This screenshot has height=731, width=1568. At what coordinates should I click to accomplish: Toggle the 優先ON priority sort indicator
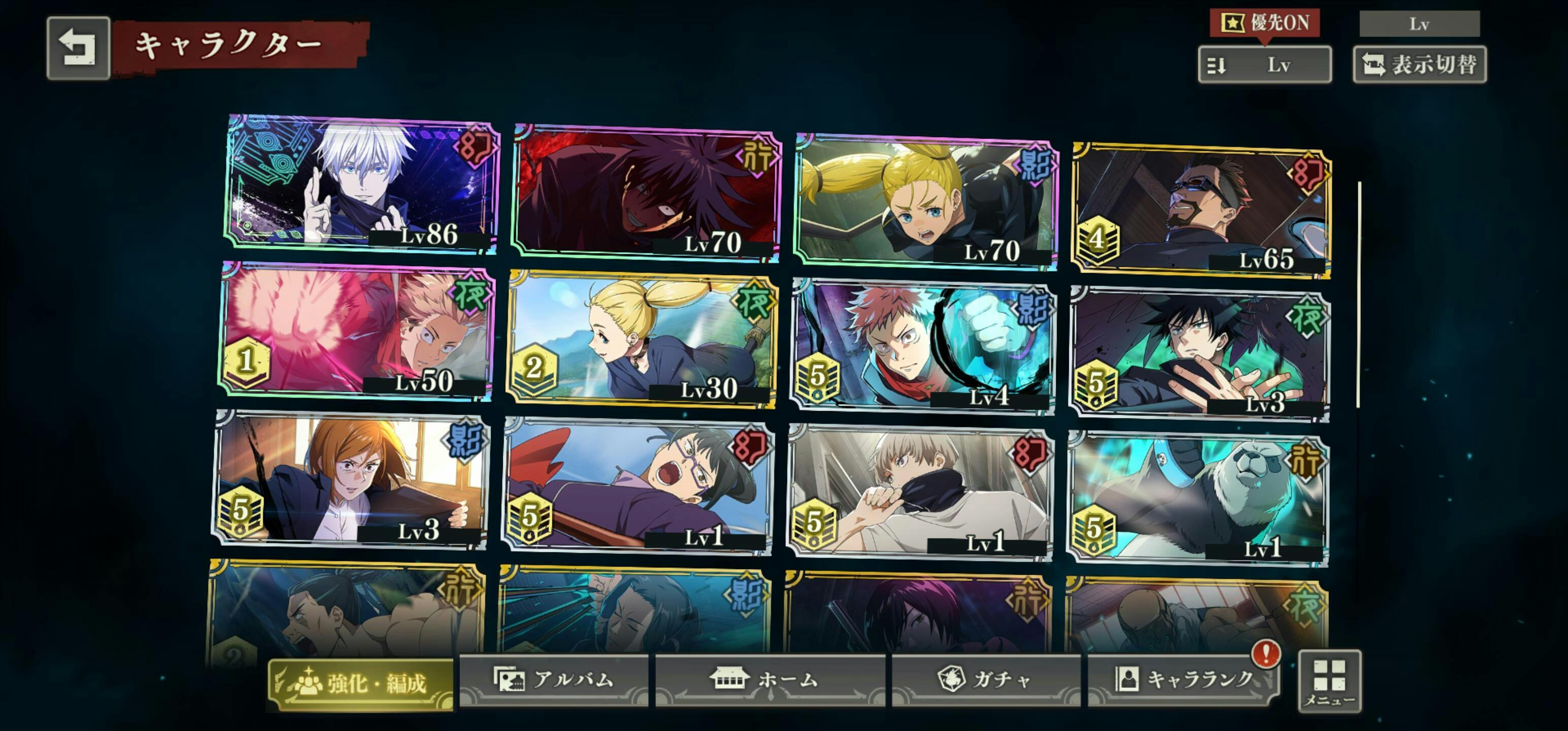pyautogui.click(x=1264, y=23)
